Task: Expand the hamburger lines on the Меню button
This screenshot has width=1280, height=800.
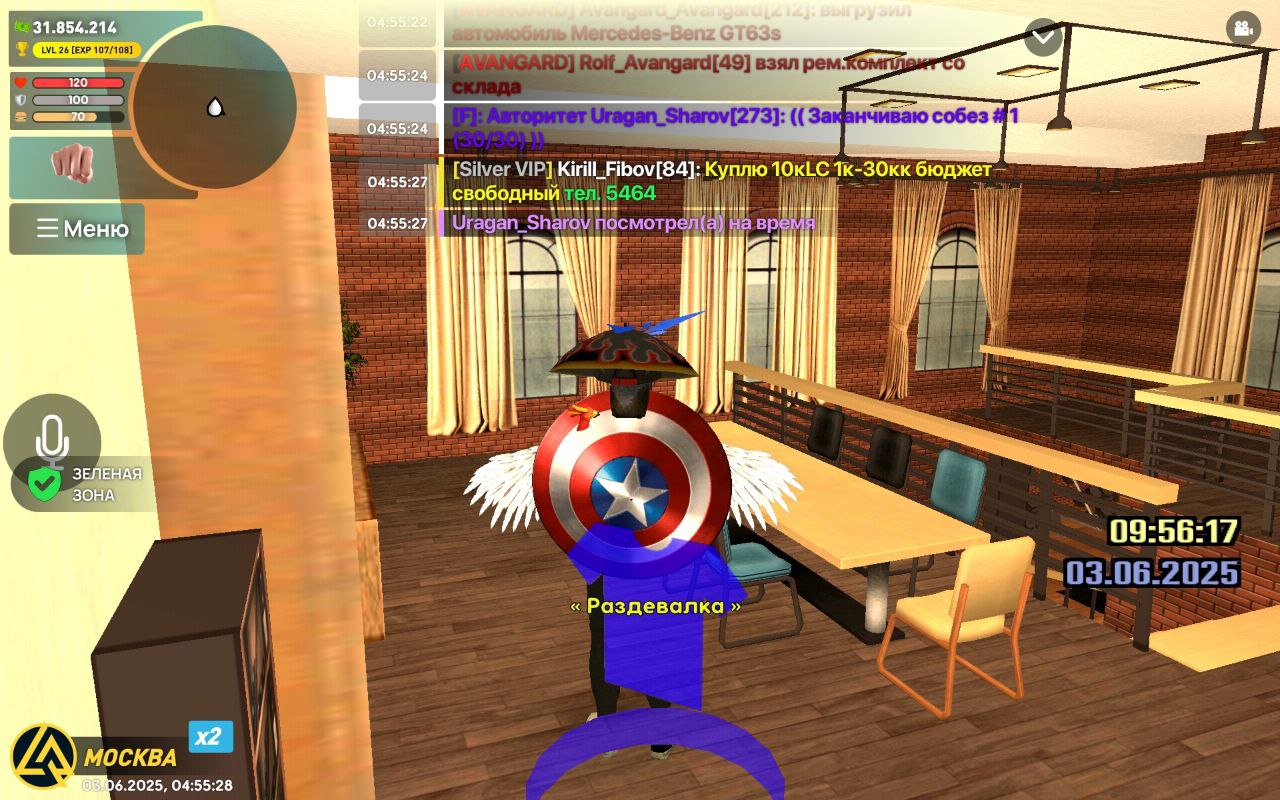Action: coord(46,228)
